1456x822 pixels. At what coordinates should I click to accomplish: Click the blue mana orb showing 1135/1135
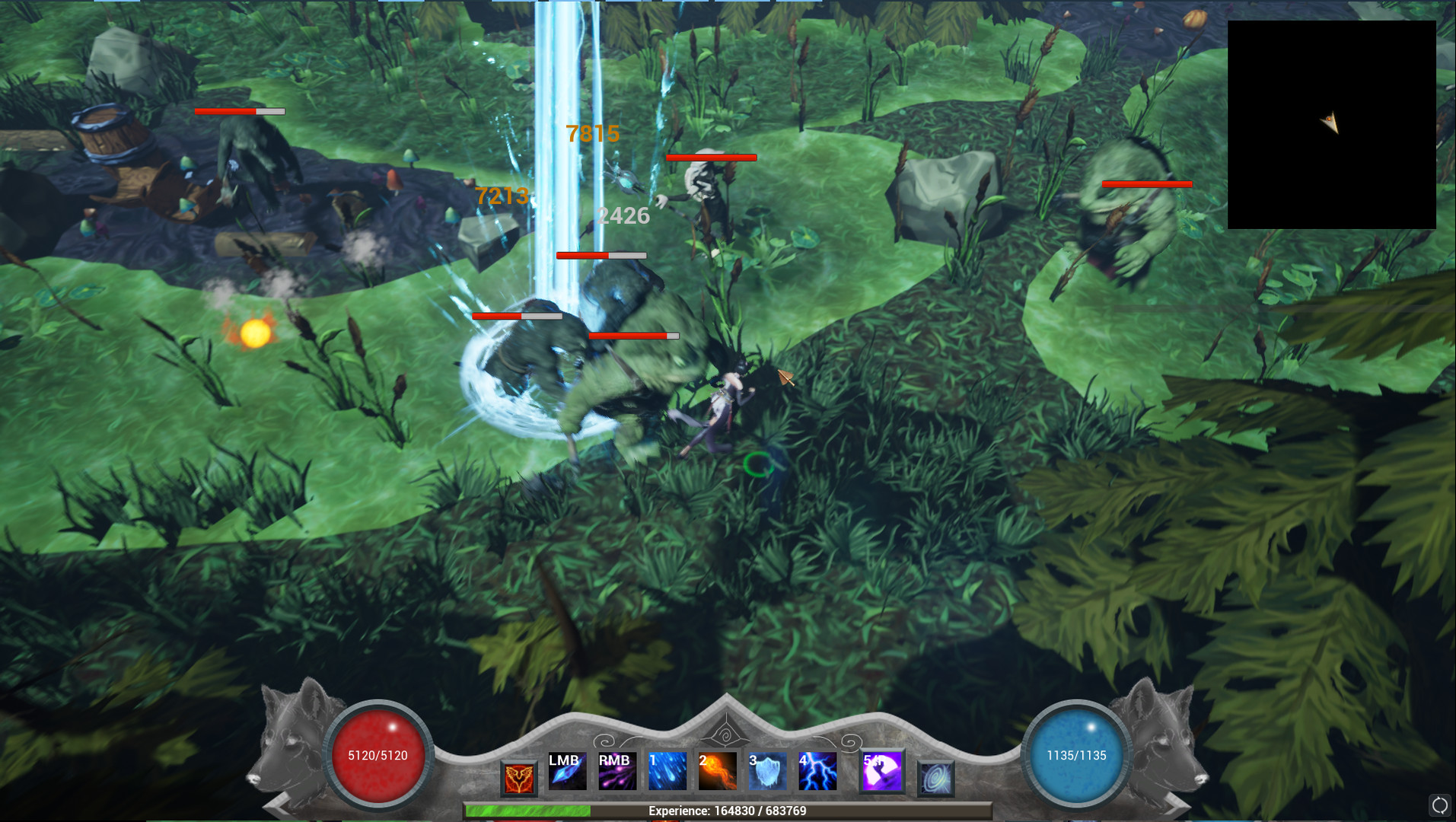pos(1076,756)
